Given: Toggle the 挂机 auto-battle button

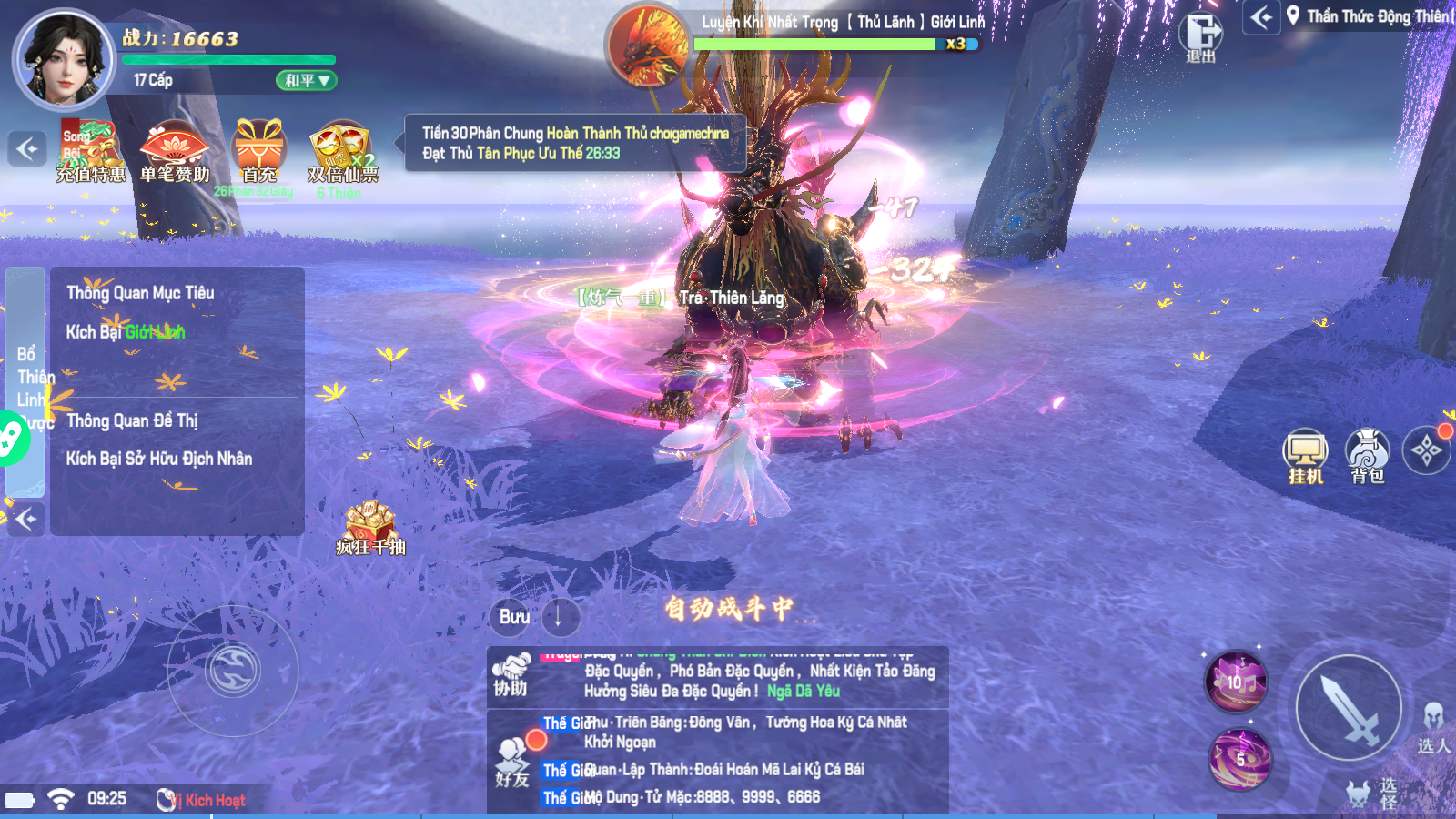Looking at the screenshot, I should tap(1305, 455).
